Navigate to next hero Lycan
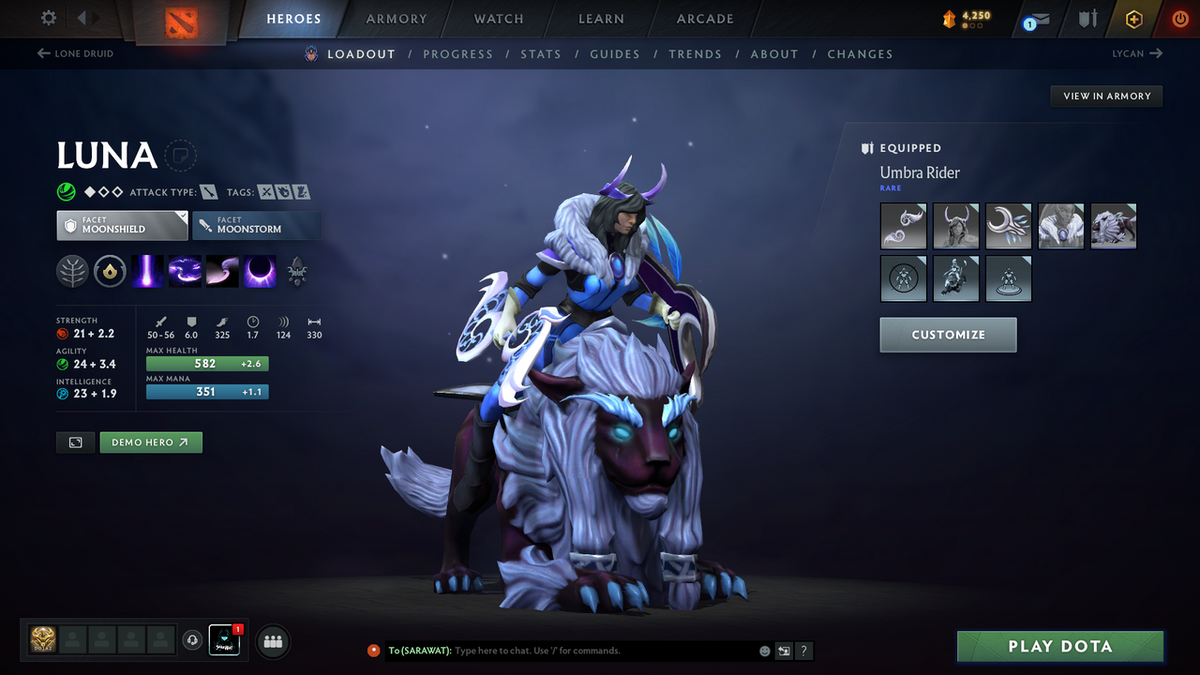 pyautogui.click(x=1137, y=54)
